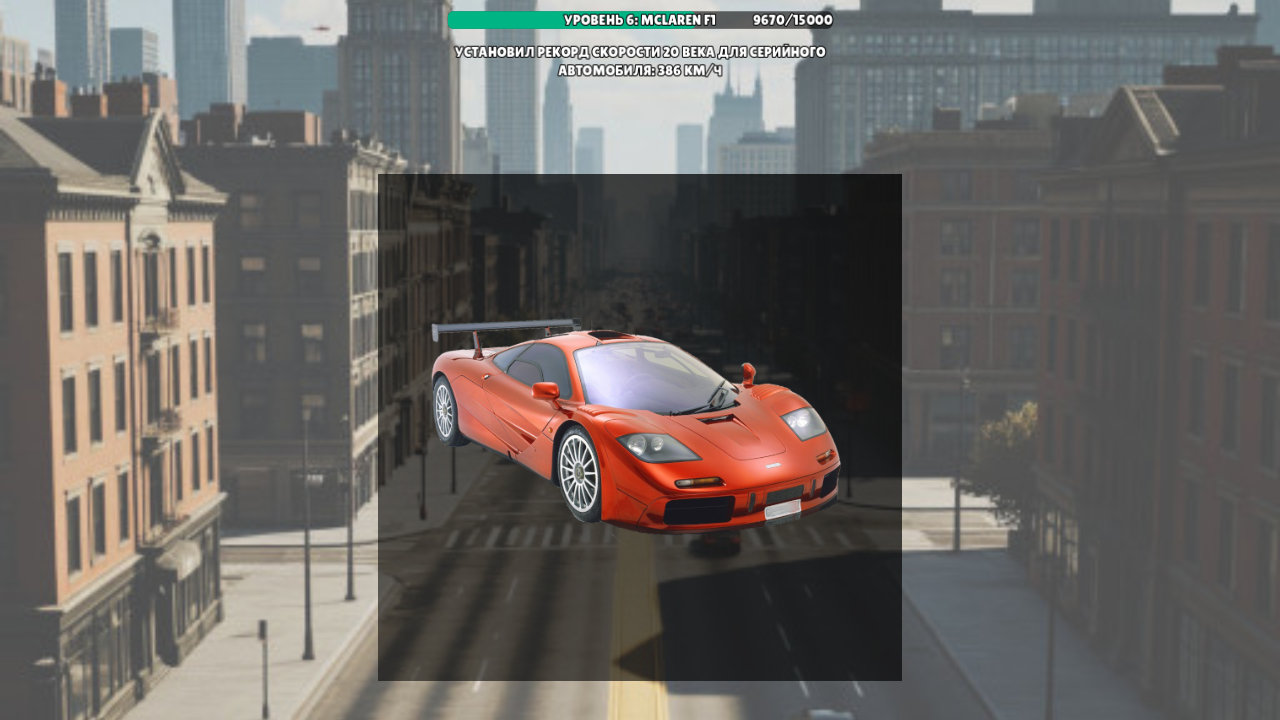Click the McLaren F1 car image

click(640, 430)
